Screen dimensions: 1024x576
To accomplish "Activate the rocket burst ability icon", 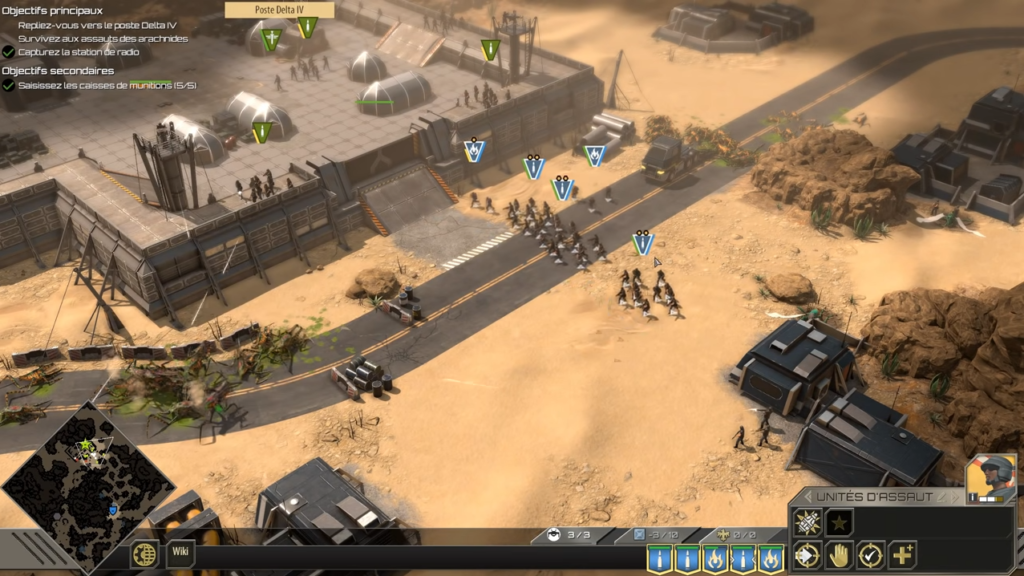I will [807, 522].
